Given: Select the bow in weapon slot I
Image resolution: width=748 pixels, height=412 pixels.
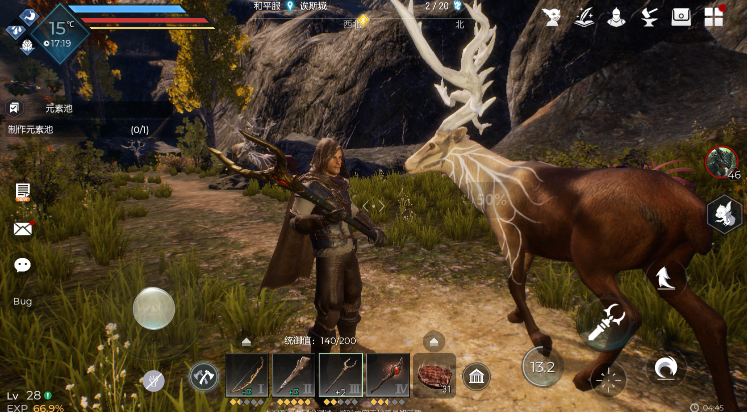Looking at the screenshot, I should tap(246, 375).
